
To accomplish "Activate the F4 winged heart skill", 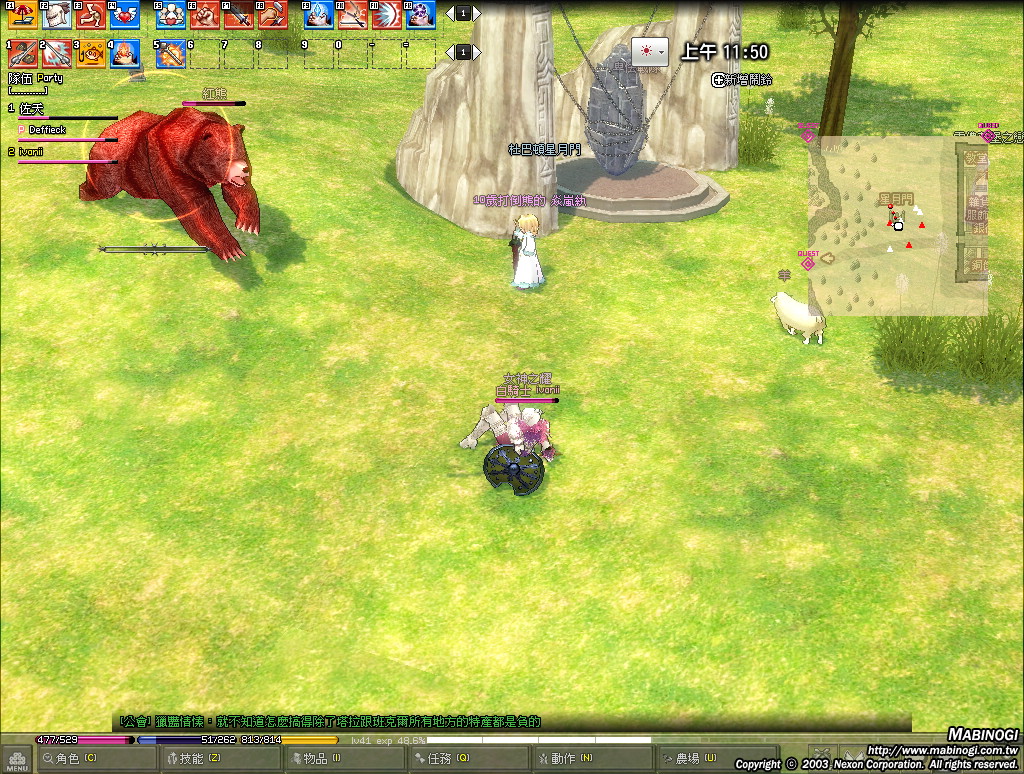I will pyautogui.click(x=124, y=14).
